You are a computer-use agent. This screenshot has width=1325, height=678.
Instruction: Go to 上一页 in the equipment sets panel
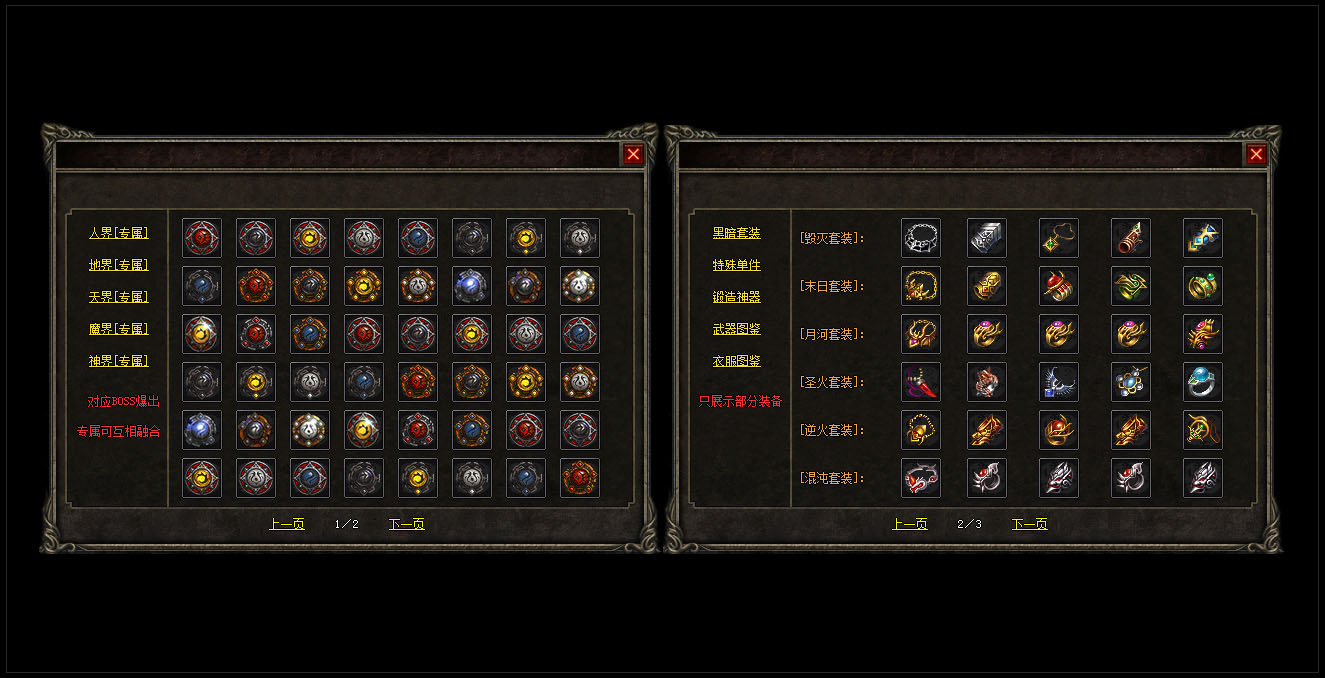909,524
